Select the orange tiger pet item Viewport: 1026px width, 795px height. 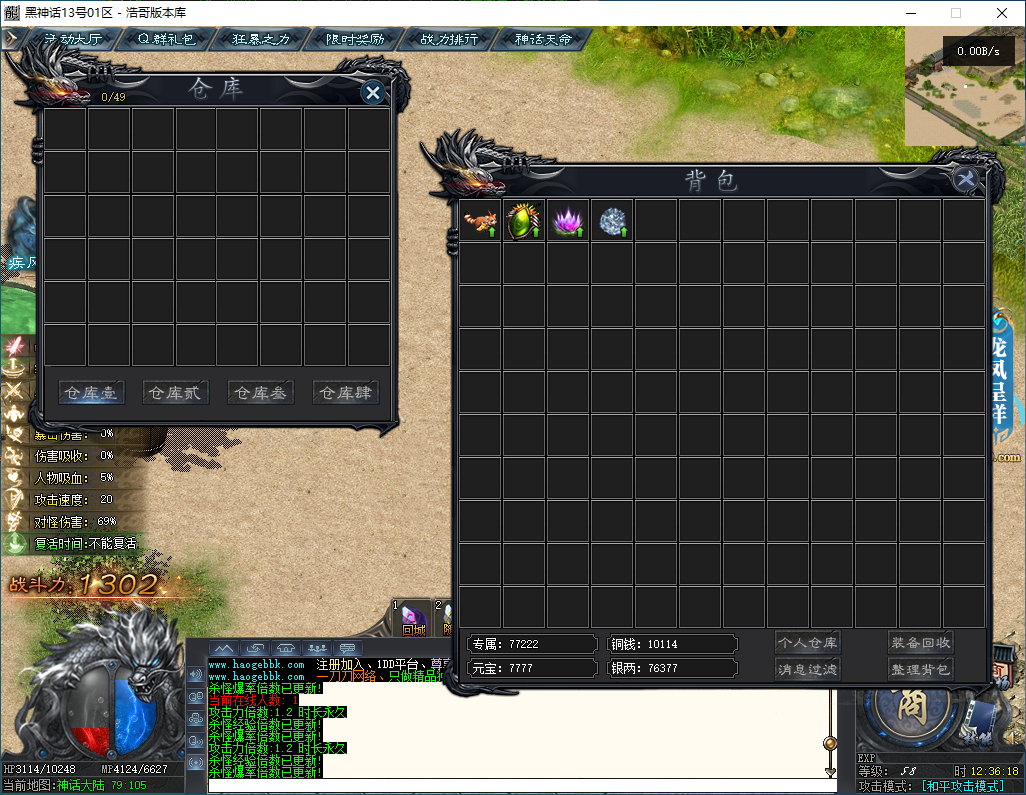[480, 220]
